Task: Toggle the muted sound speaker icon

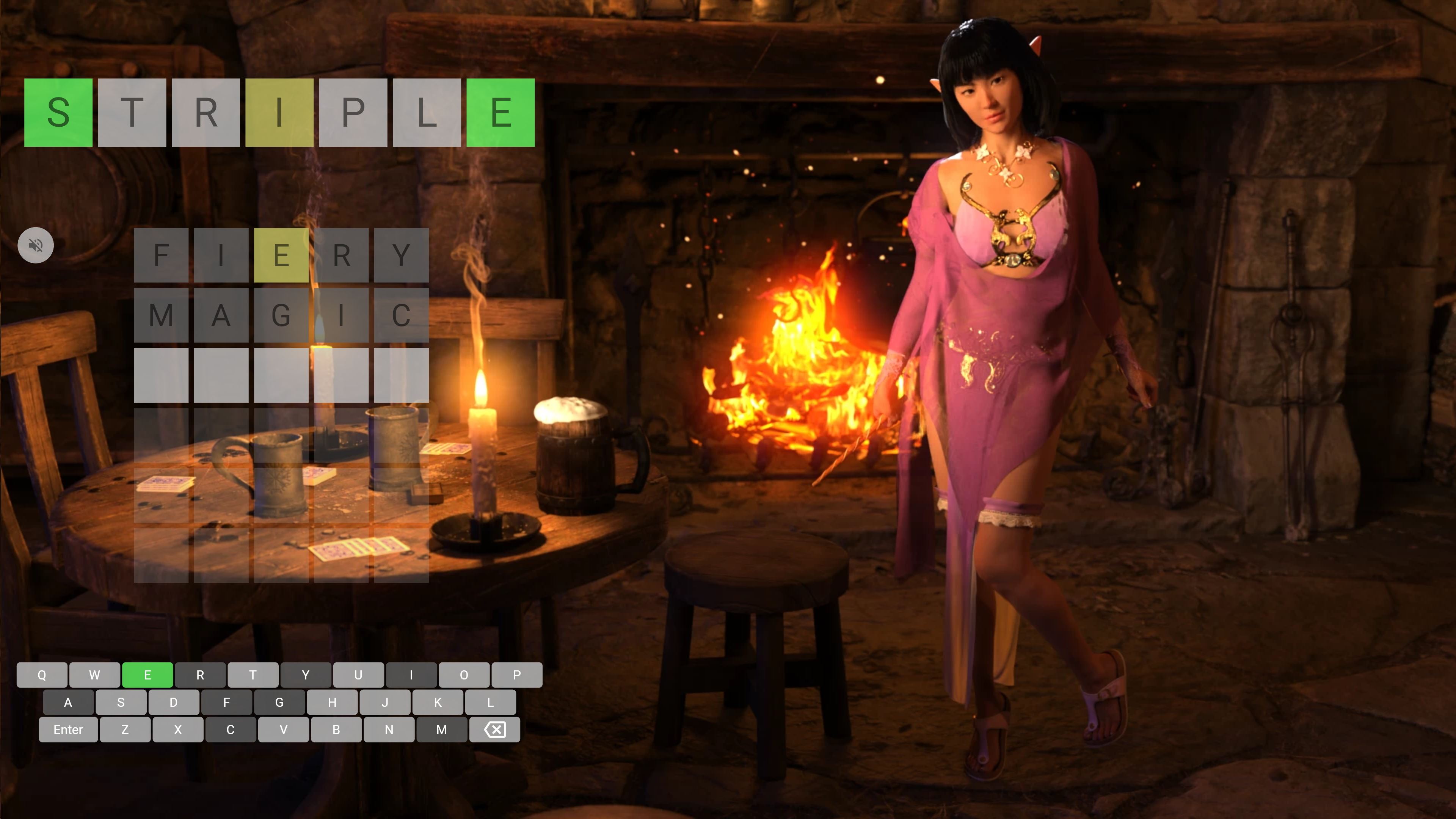Action: 36,245
